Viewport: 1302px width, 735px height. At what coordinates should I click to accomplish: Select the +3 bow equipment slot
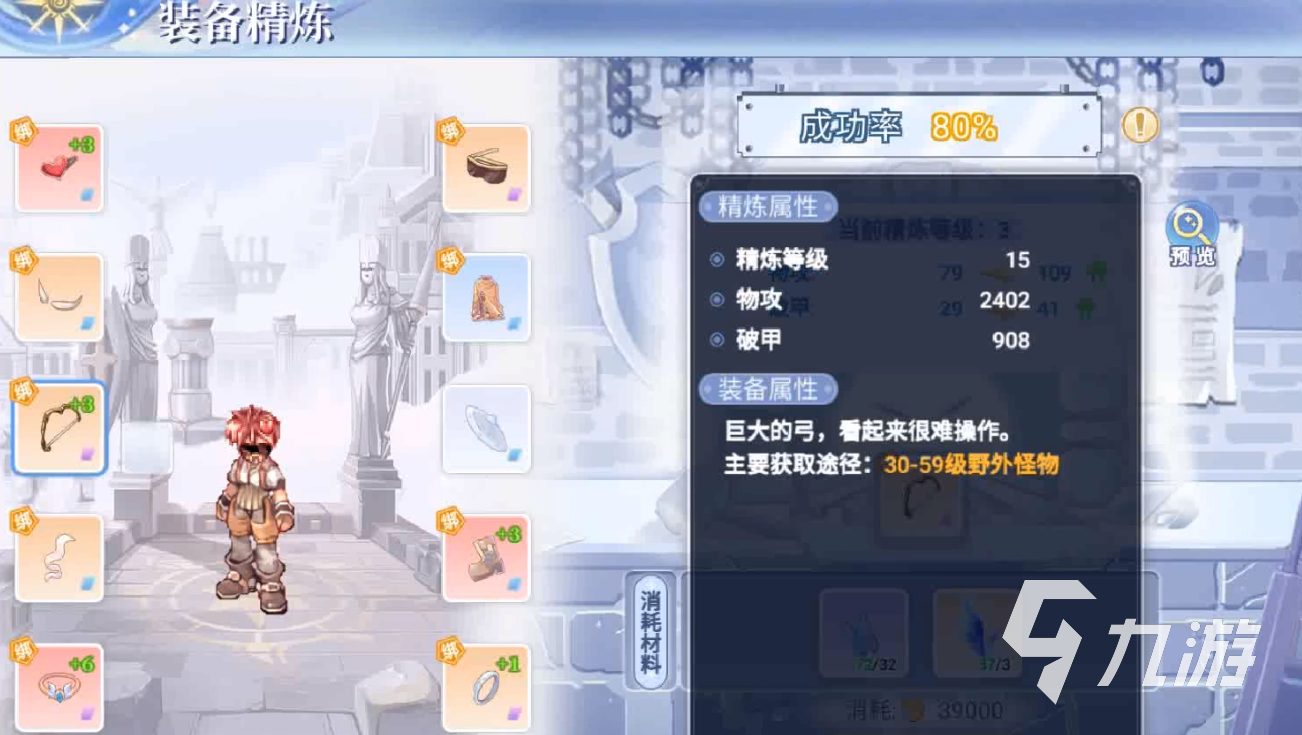(59, 428)
